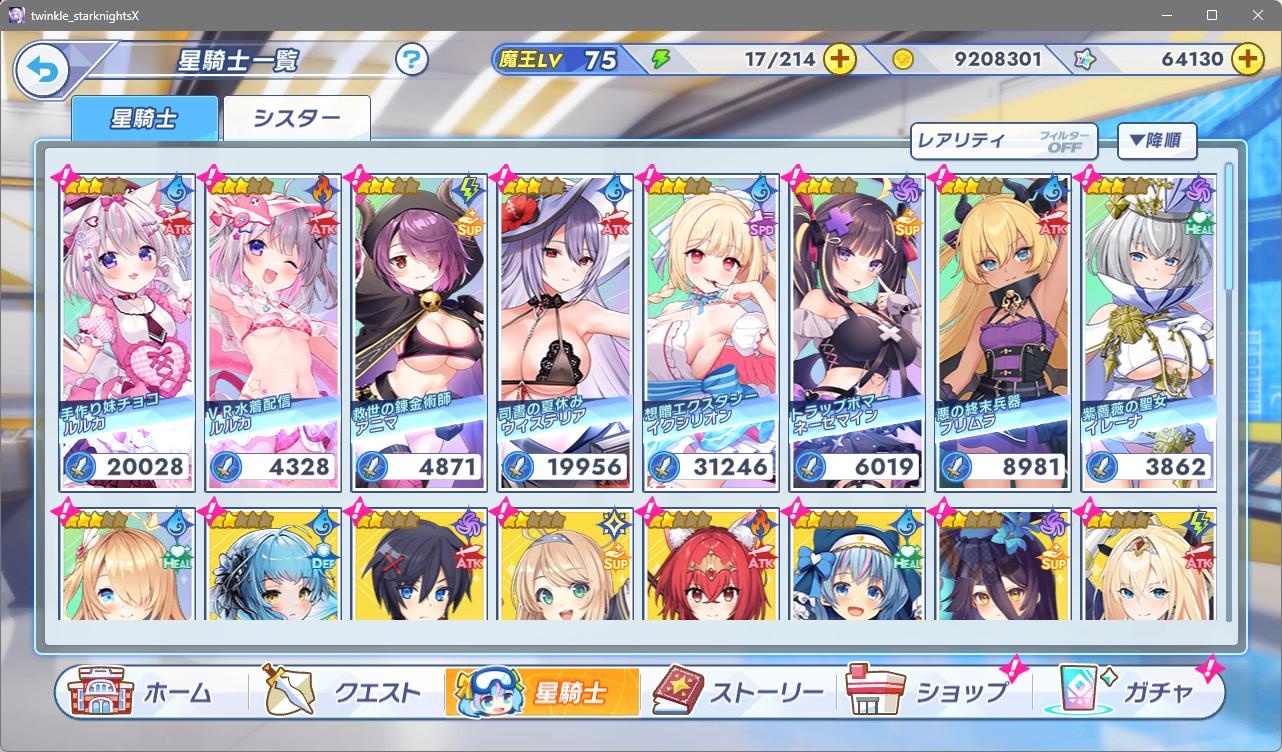Open the レアリティ filter button
The width and height of the screenshot is (1282, 752).
(x=1003, y=141)
